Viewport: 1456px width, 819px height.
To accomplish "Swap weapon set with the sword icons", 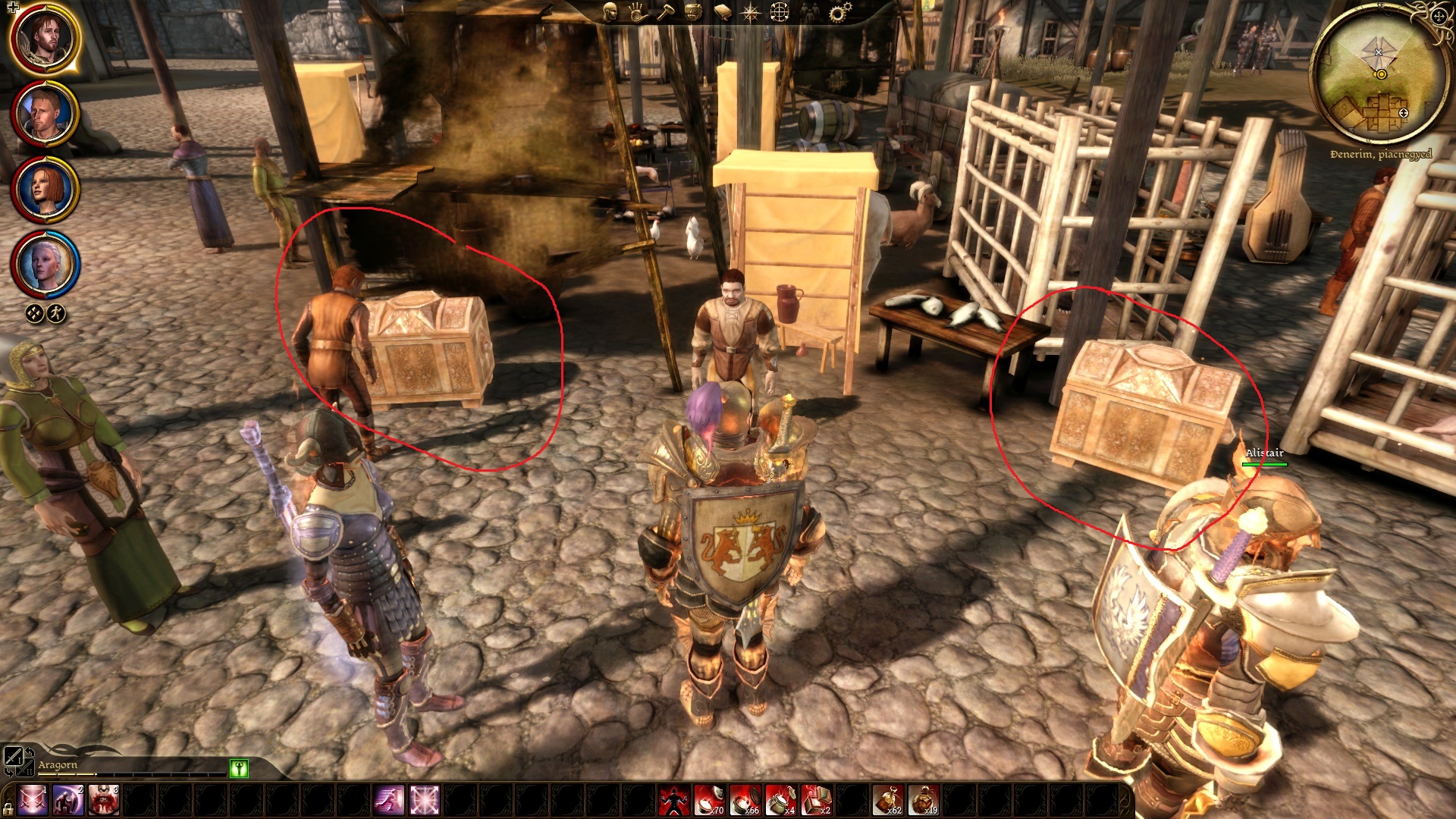I will [x=14, y=756].
